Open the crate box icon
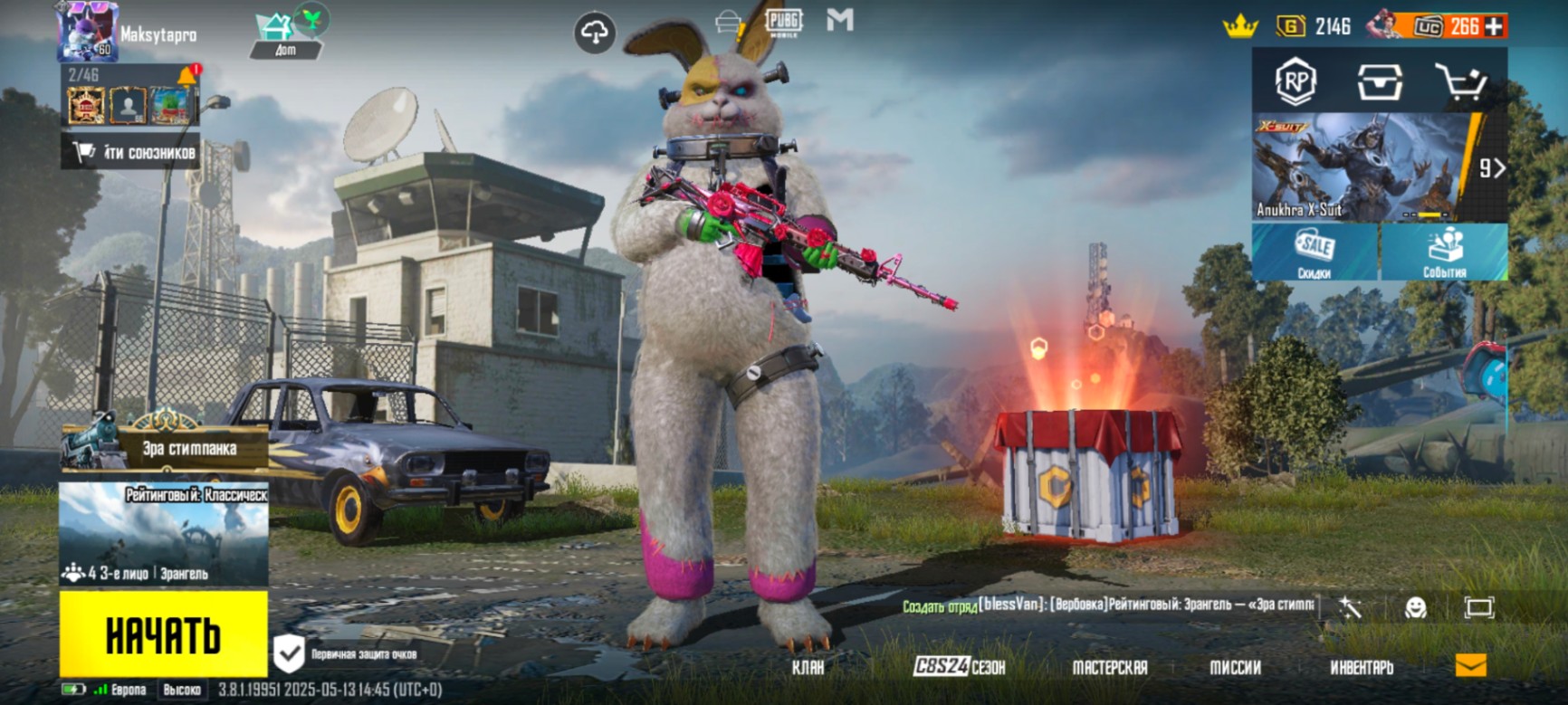The image size is (1568, 705). click(x=1380, y=82)
